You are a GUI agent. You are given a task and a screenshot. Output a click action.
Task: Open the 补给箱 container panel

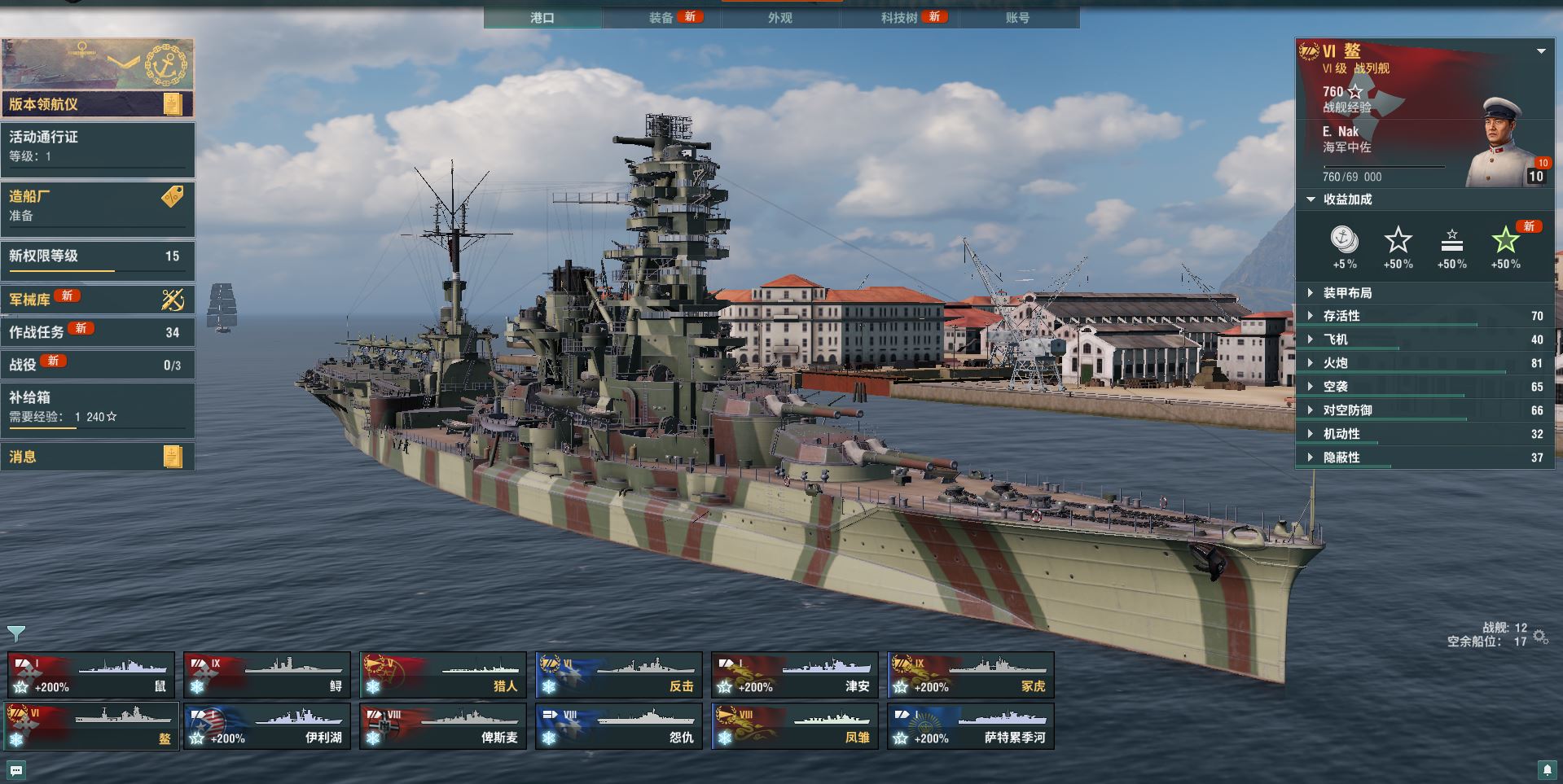(x=98, y=407)
